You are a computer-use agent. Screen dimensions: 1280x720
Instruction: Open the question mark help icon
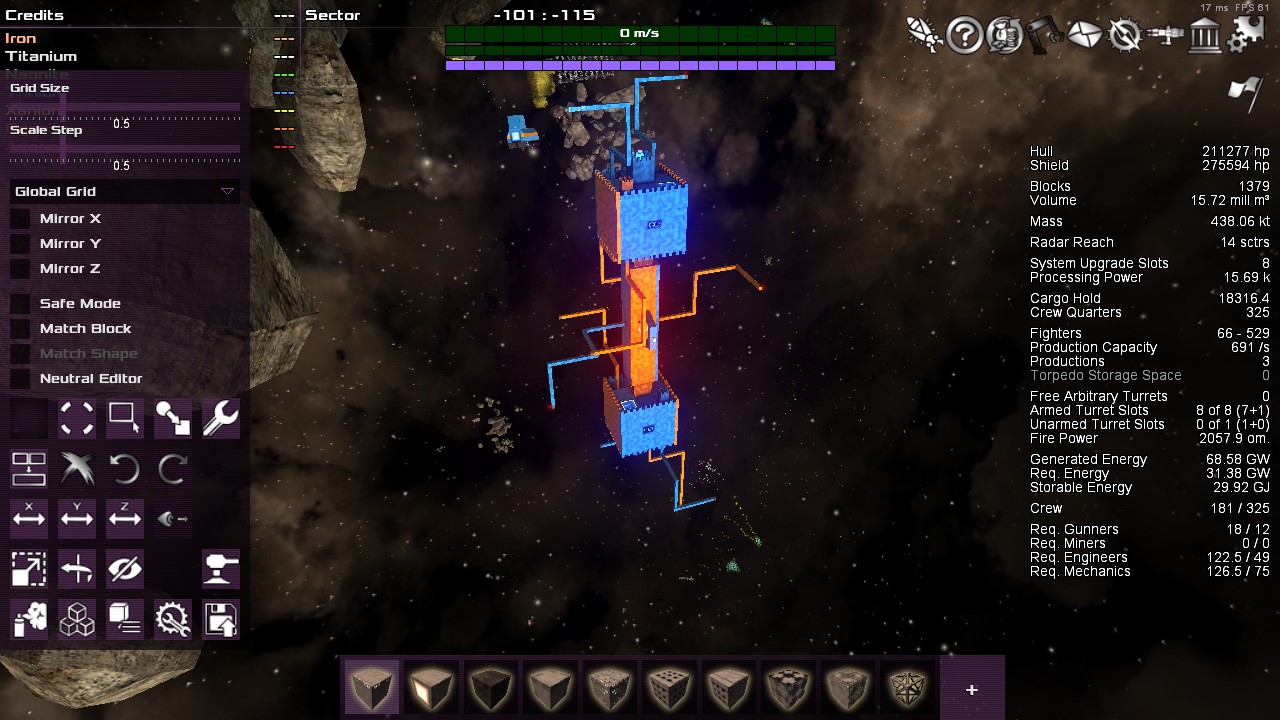(x=964, y=36)
